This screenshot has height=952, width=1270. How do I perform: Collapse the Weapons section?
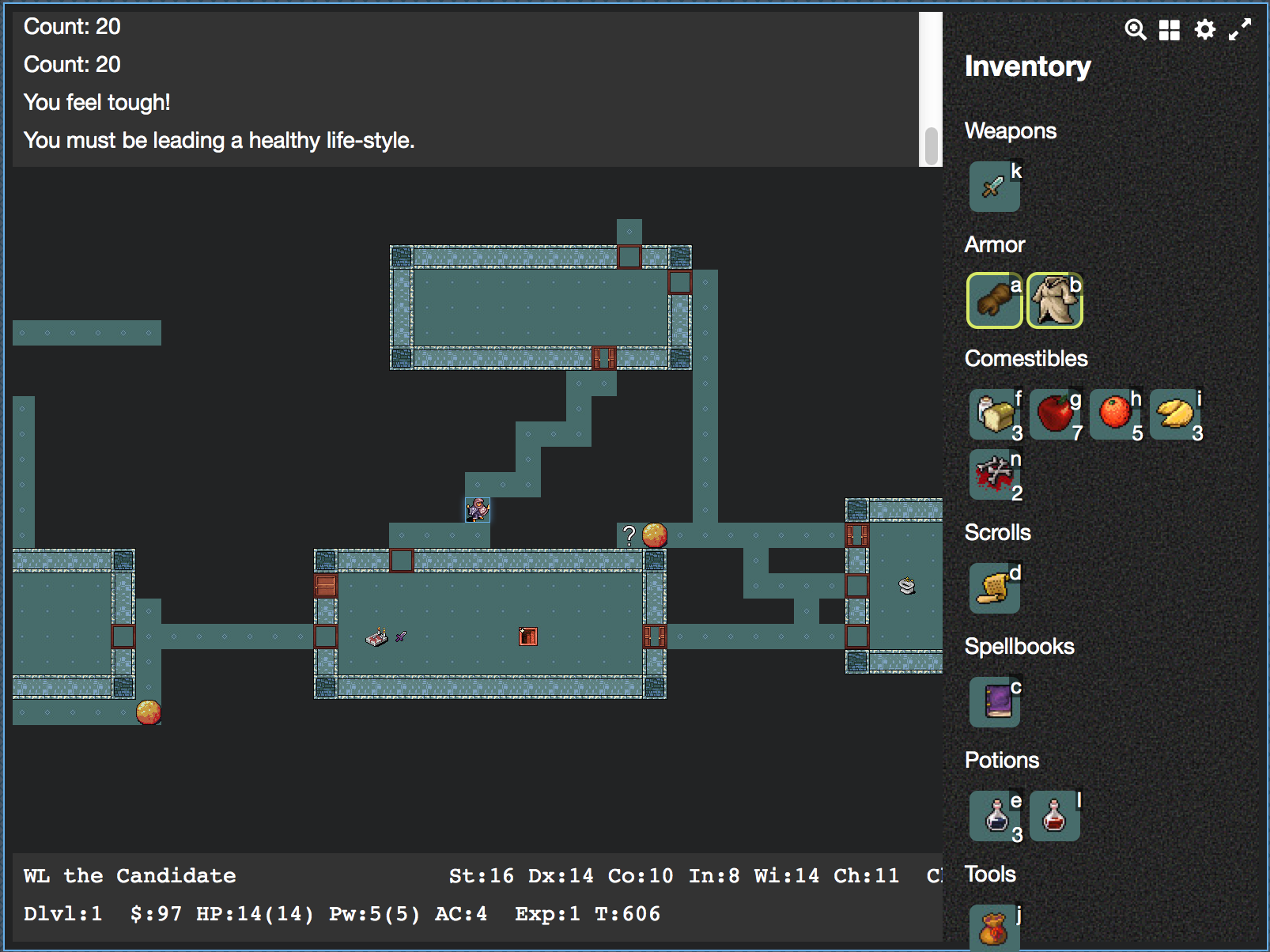[x=1010, y=130]
